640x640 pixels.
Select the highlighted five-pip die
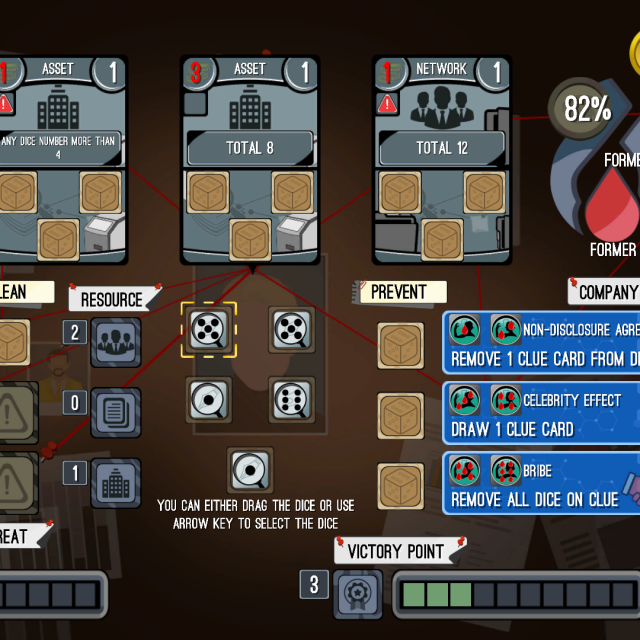click(208, 331)
